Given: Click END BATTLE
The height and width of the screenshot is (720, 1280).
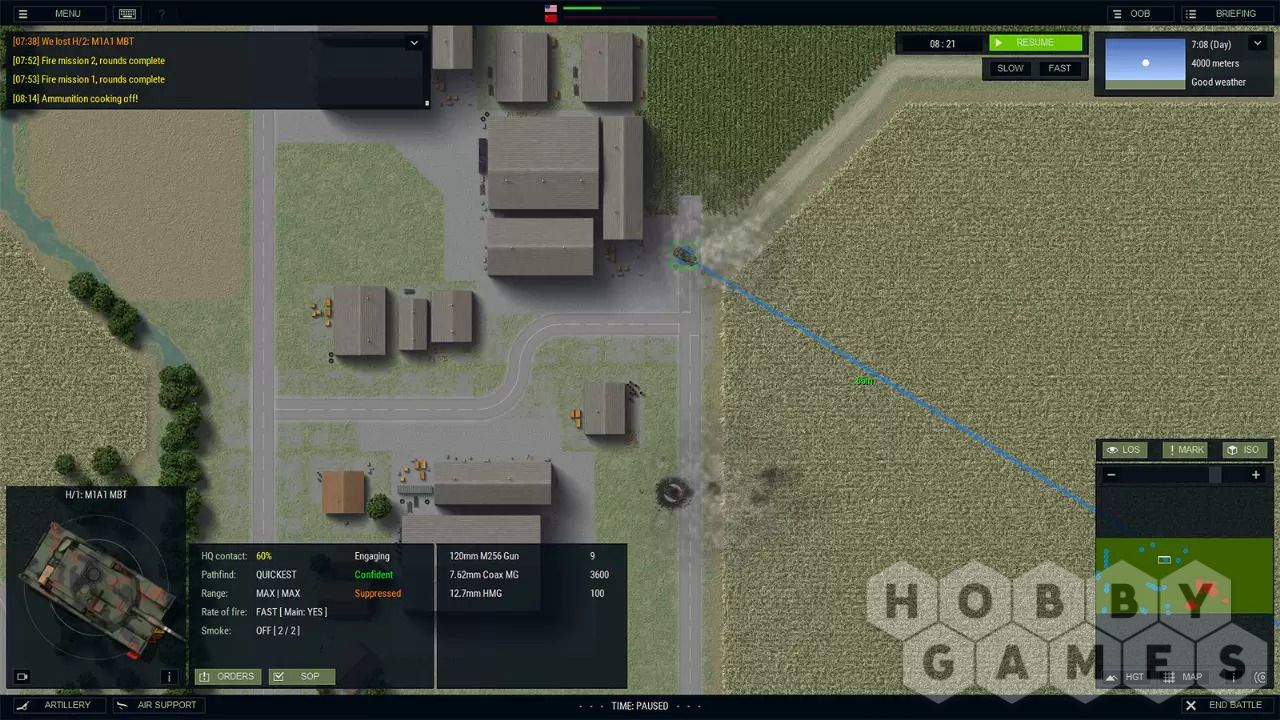Looking at the screenshot, I should tap(1225, 705).
